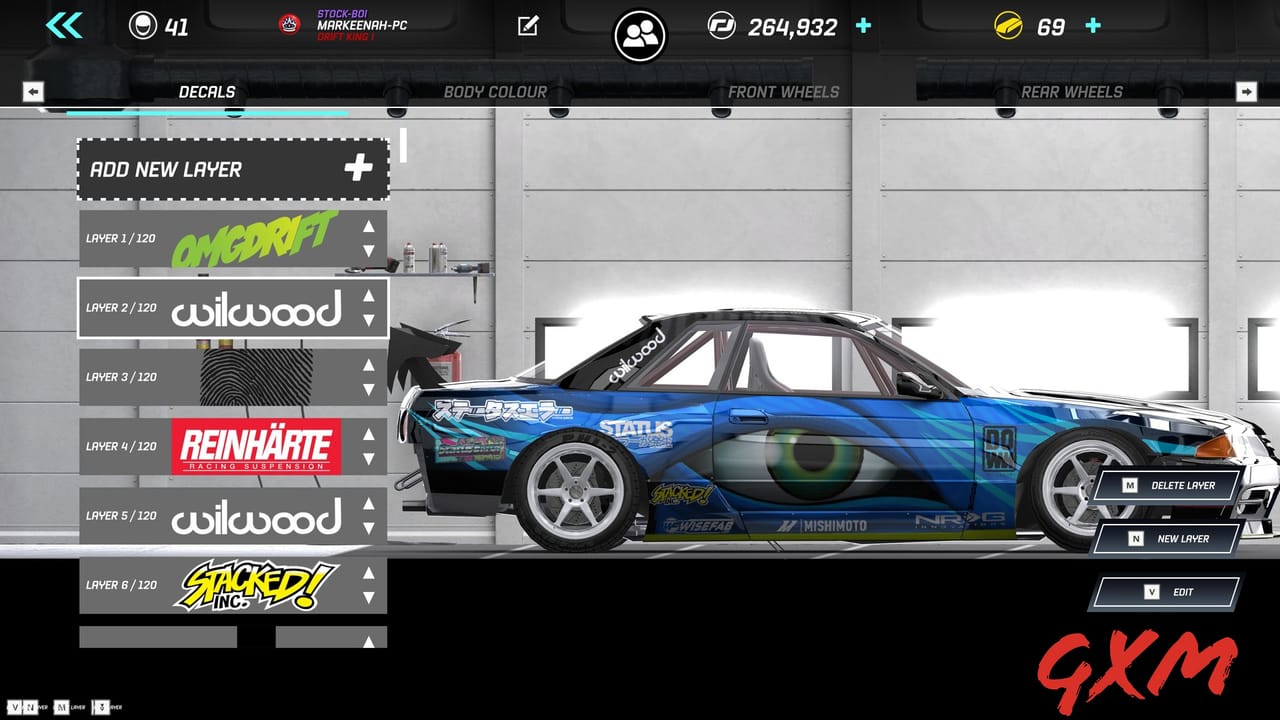Image resolution: width=1280 pixels, height=720 pixels.
Task: Click the plus icon to add credits
Action: click(861, 27)
